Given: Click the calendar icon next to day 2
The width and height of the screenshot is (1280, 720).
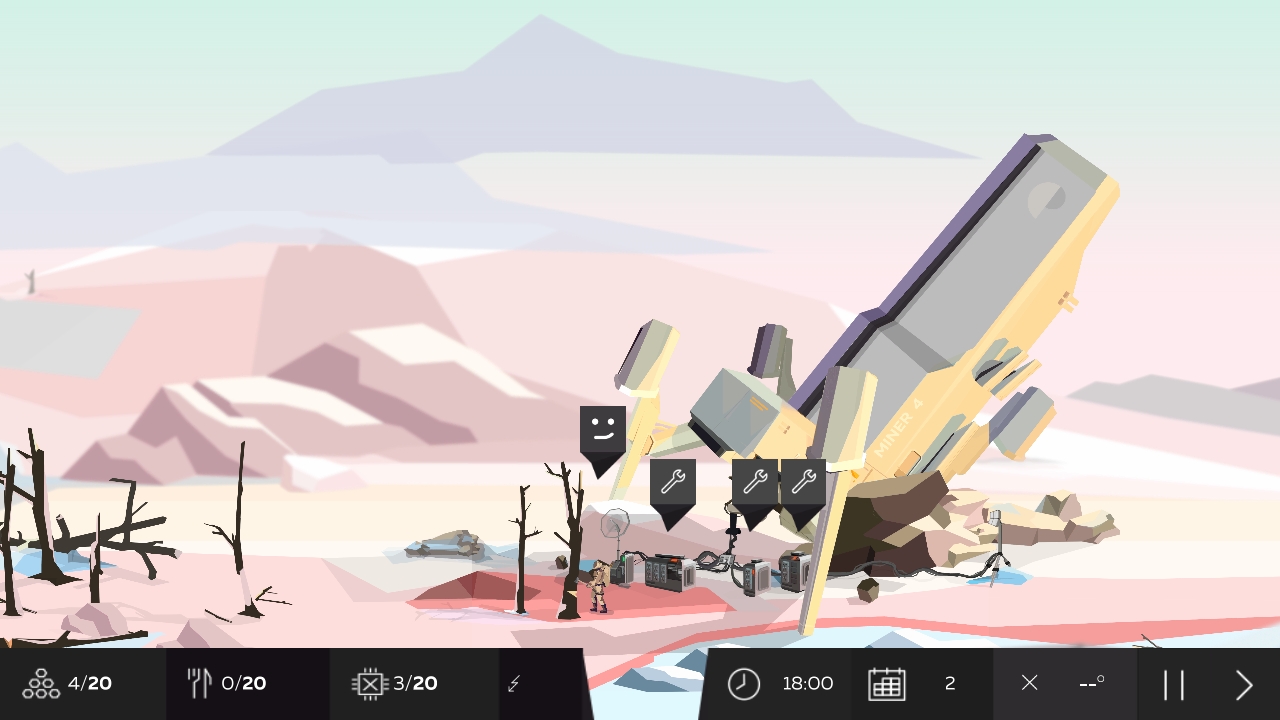Looking at the screenshot, I should pyautogui.click(x=888, y=683).
